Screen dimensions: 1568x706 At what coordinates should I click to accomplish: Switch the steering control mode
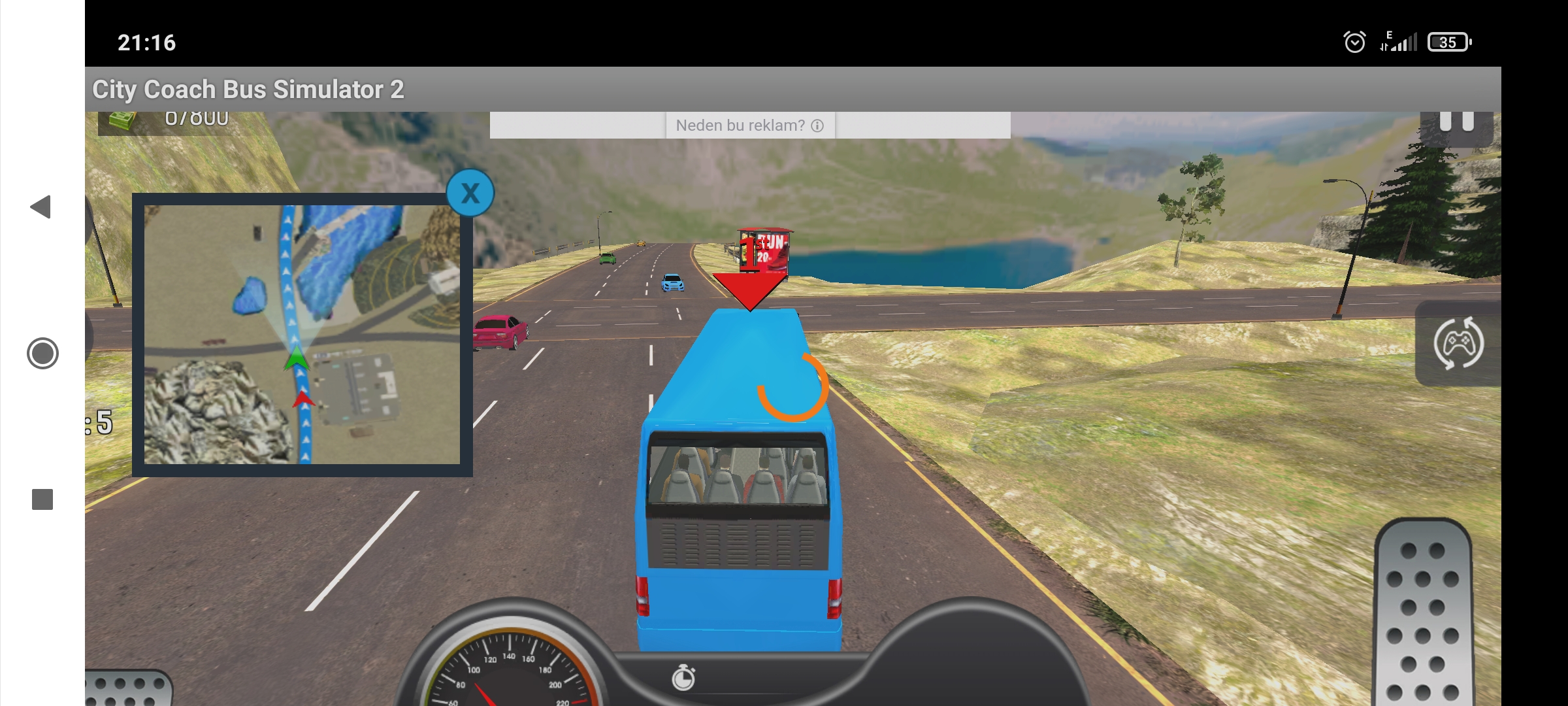pyautogui.click(x=1458, y=343)
